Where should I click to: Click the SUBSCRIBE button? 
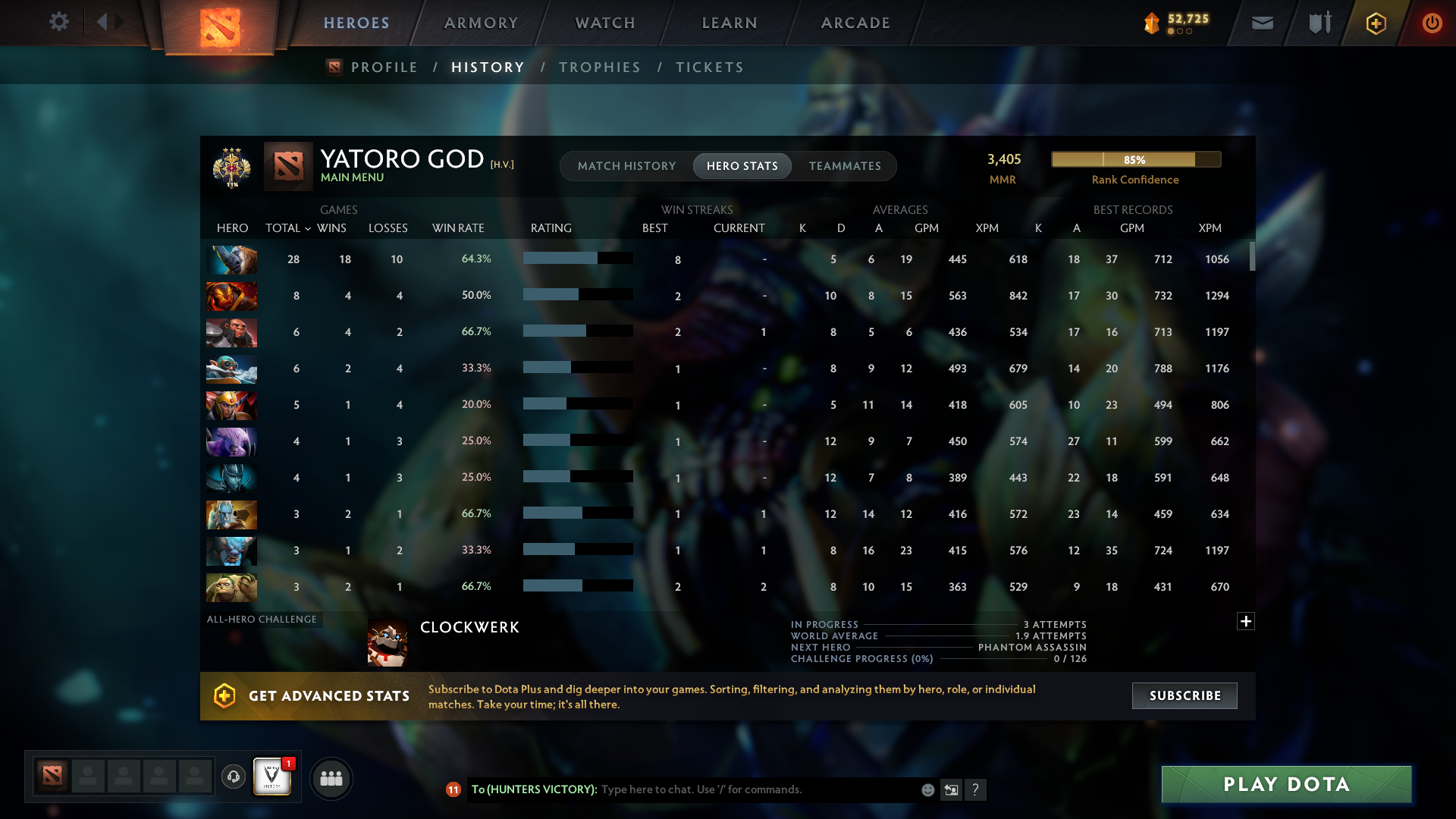pyautogui.click(x=1184, y=695)
